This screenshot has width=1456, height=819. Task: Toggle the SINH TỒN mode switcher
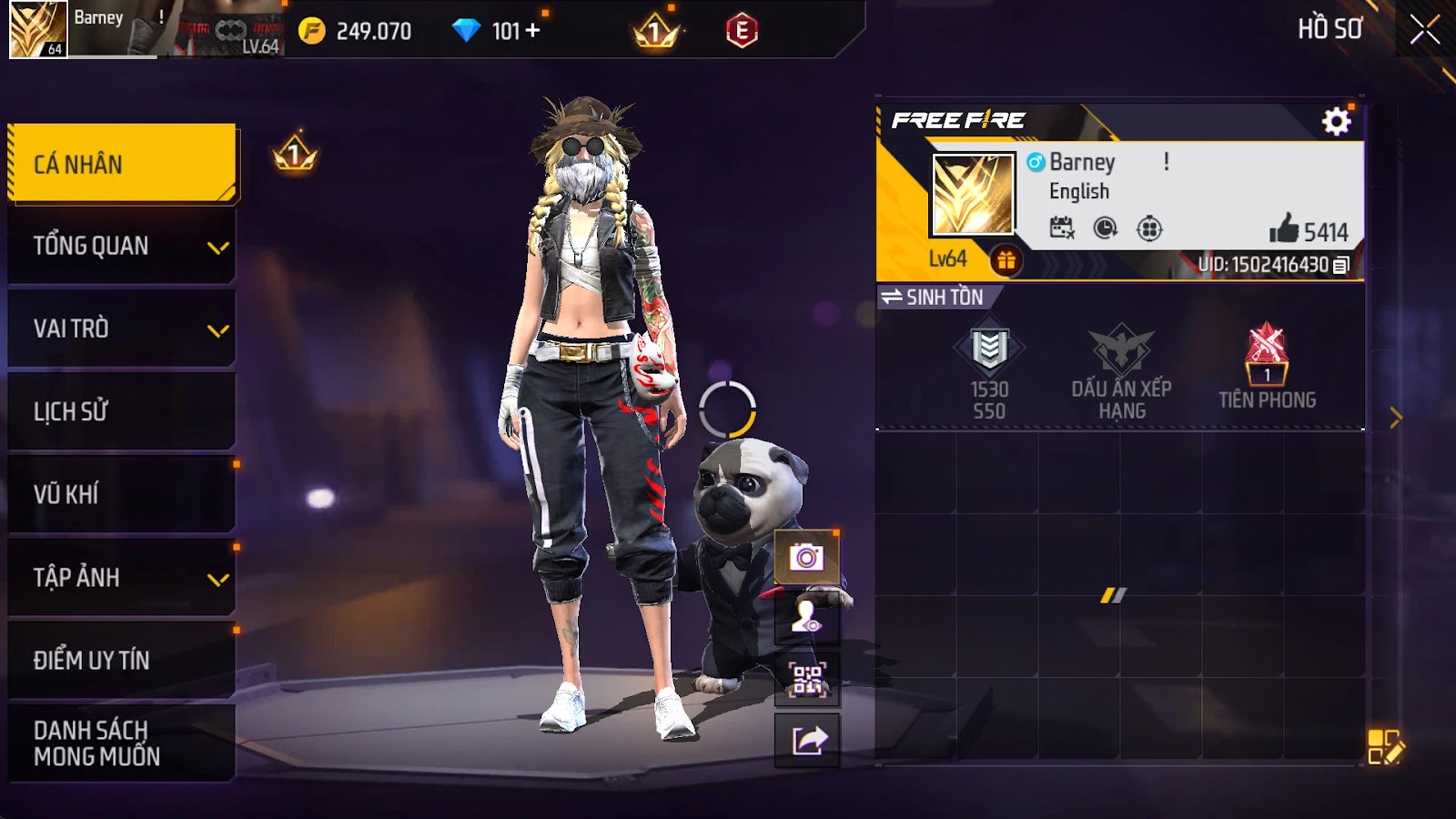(933, 297)
